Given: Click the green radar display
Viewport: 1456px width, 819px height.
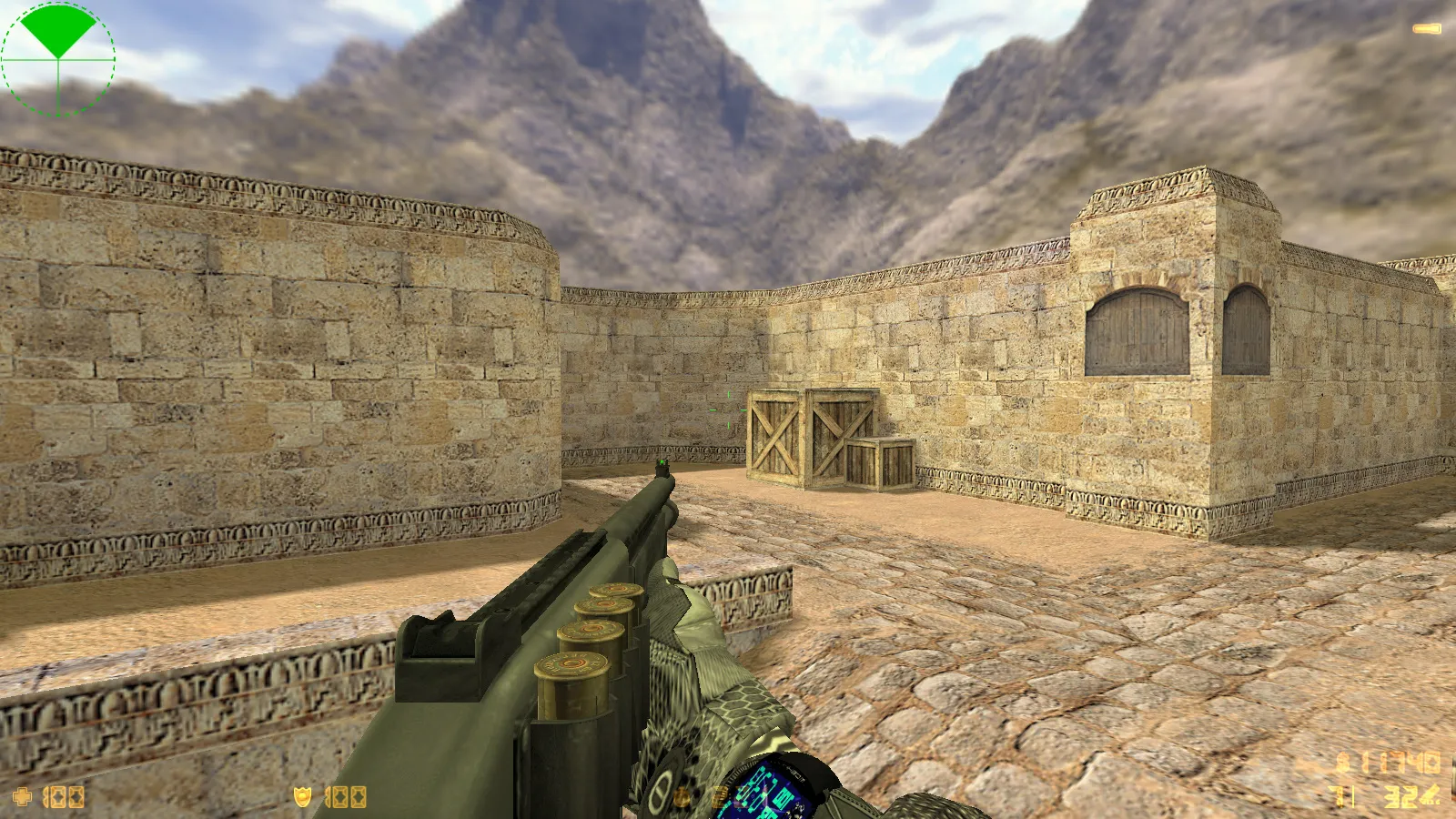Looking at the screenshot, I should 58,59.
